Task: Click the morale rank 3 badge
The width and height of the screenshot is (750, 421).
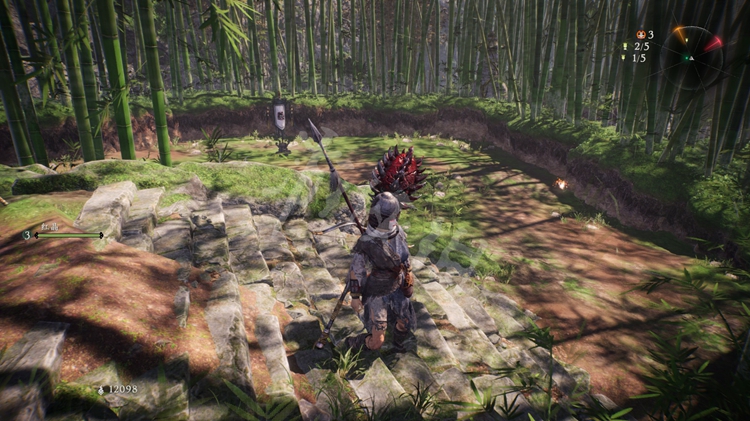Action: point(27,235)
